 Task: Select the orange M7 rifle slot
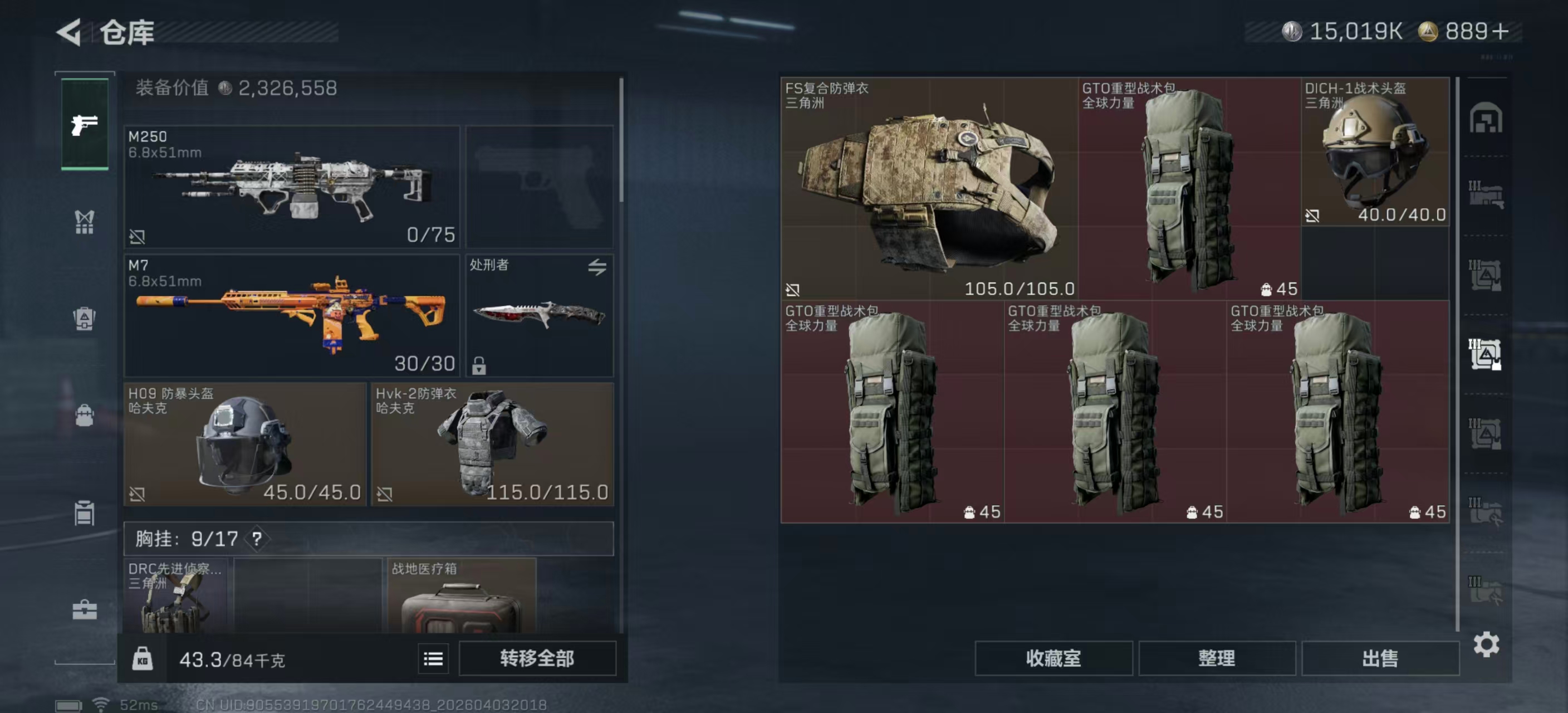[292, 315]
